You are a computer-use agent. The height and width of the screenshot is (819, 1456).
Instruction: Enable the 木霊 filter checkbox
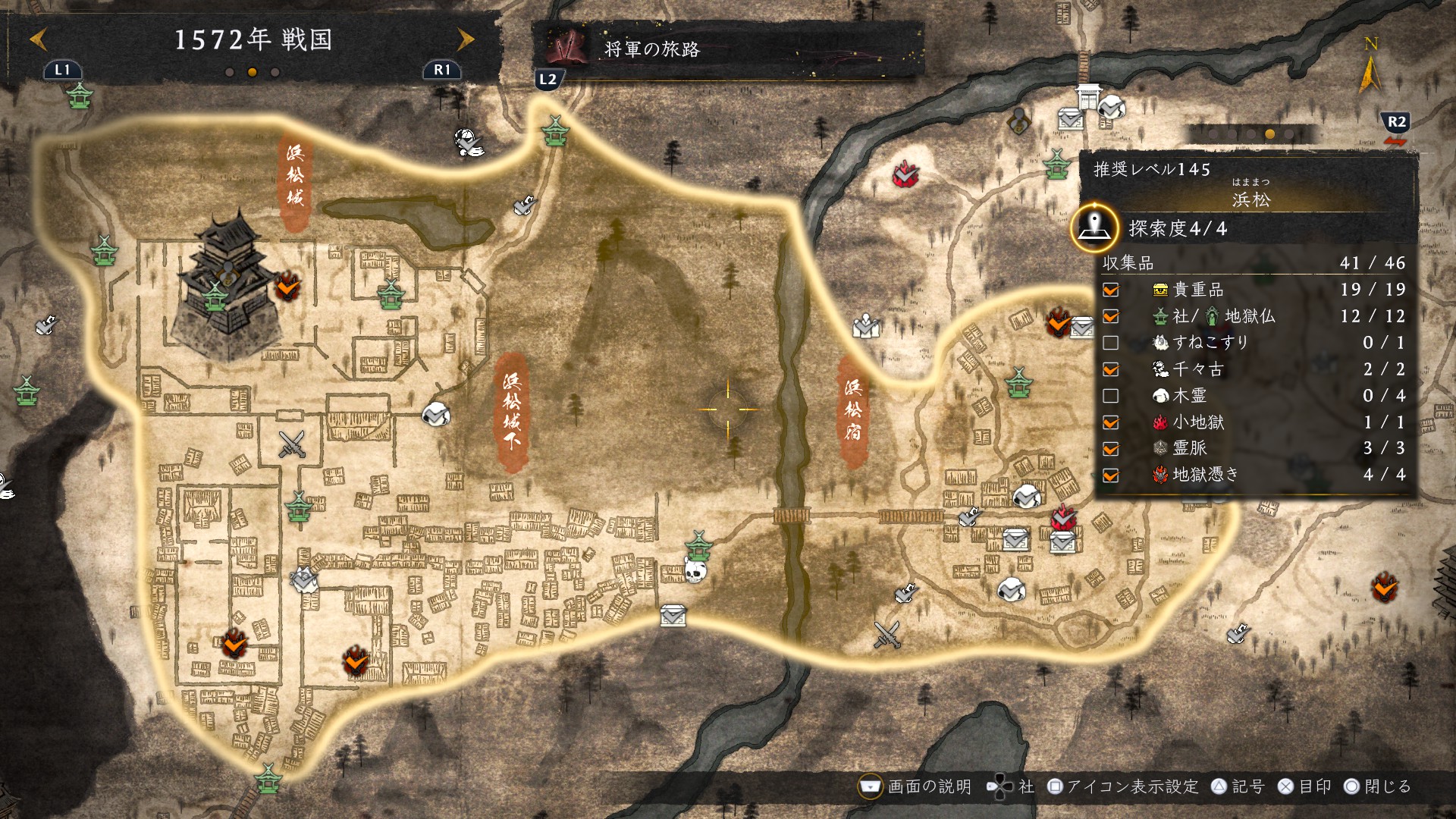pos(1111,396)
